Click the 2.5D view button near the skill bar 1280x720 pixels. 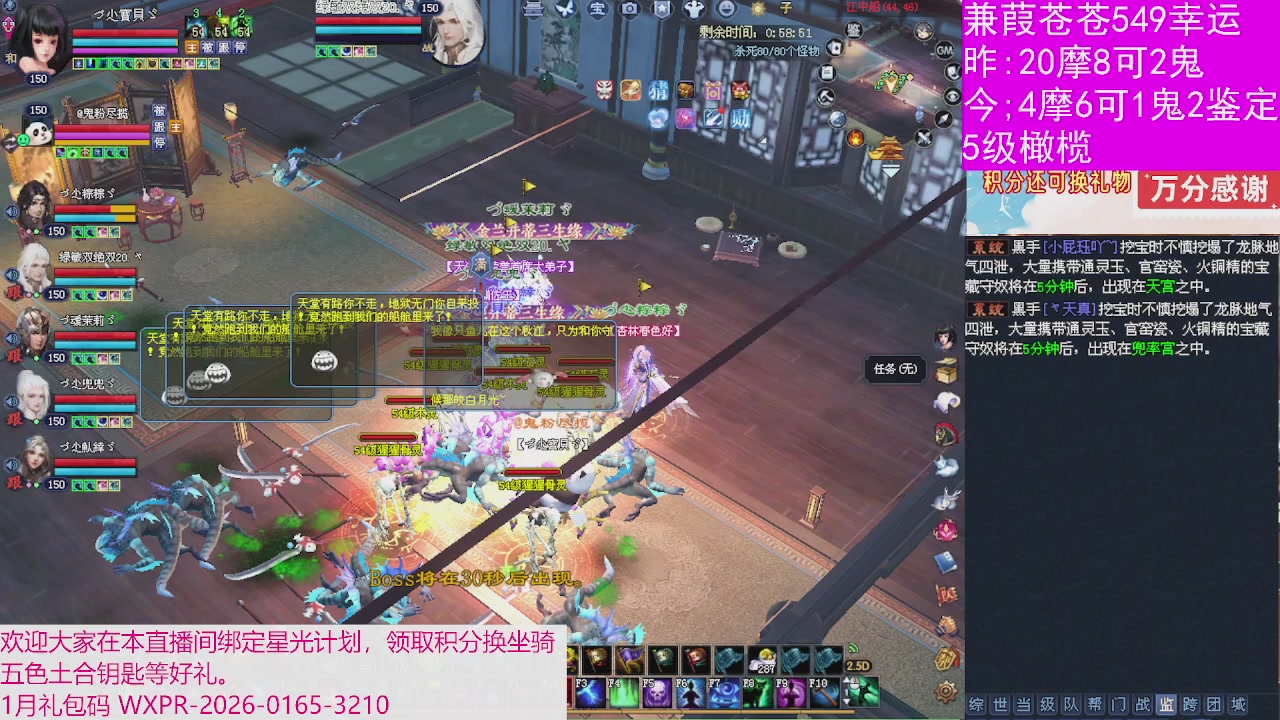(857, 664)
